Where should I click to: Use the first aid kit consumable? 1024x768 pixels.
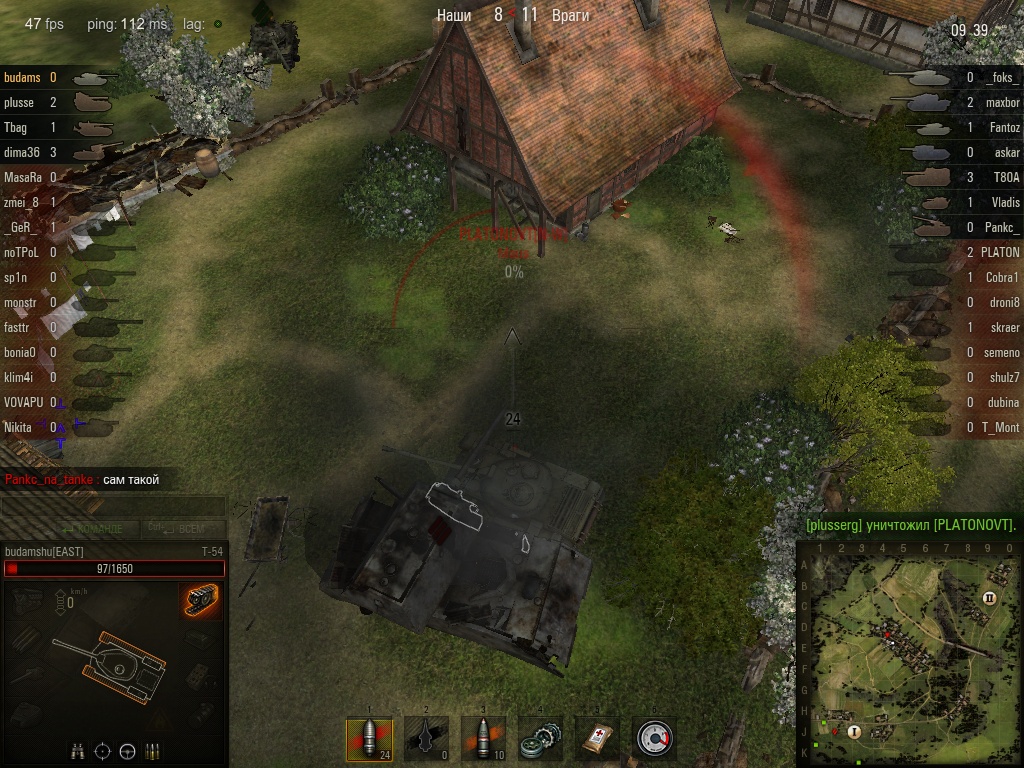pos(597,739)
